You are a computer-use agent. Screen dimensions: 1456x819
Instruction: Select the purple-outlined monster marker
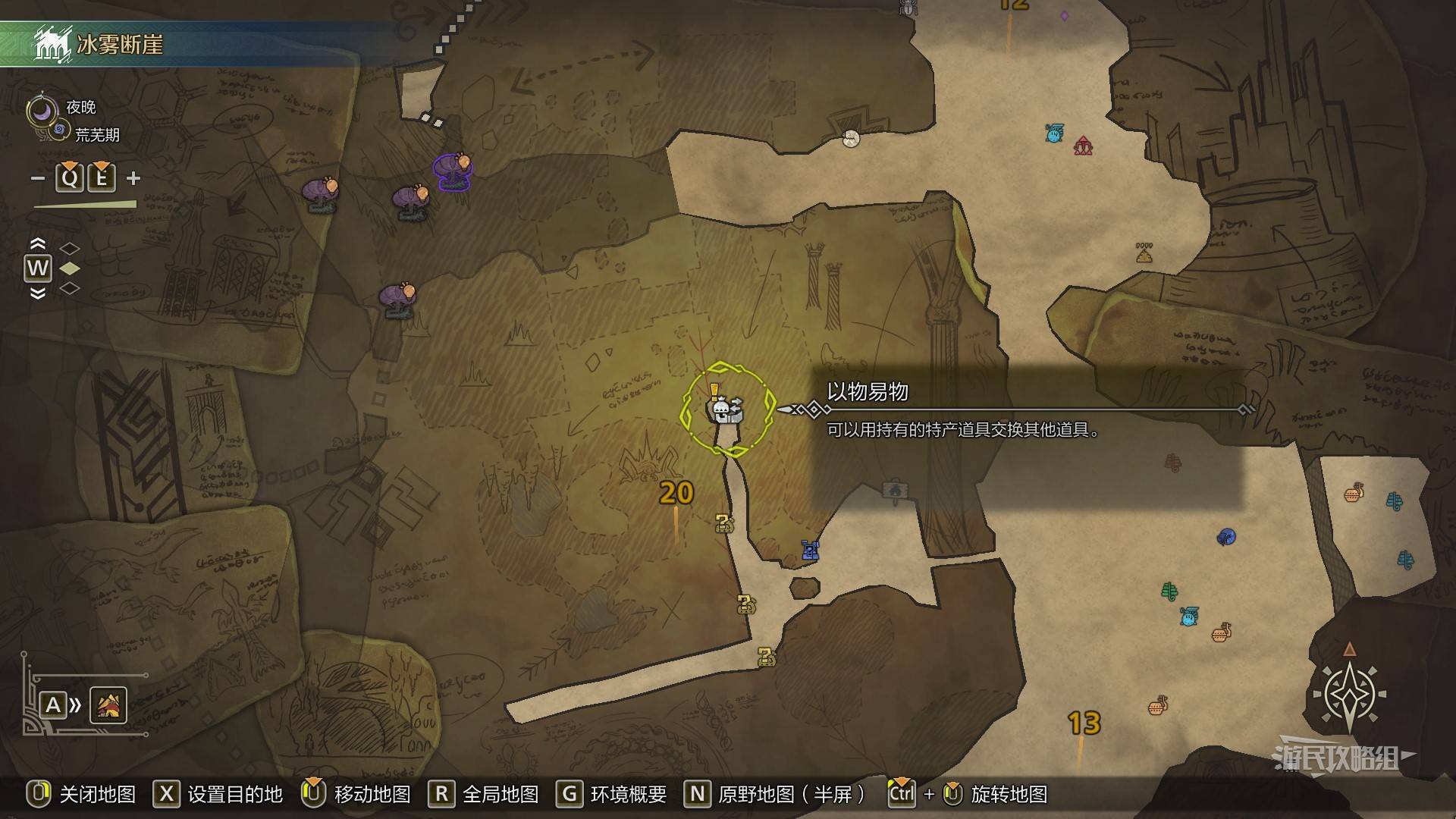click(x=453, y=171)
